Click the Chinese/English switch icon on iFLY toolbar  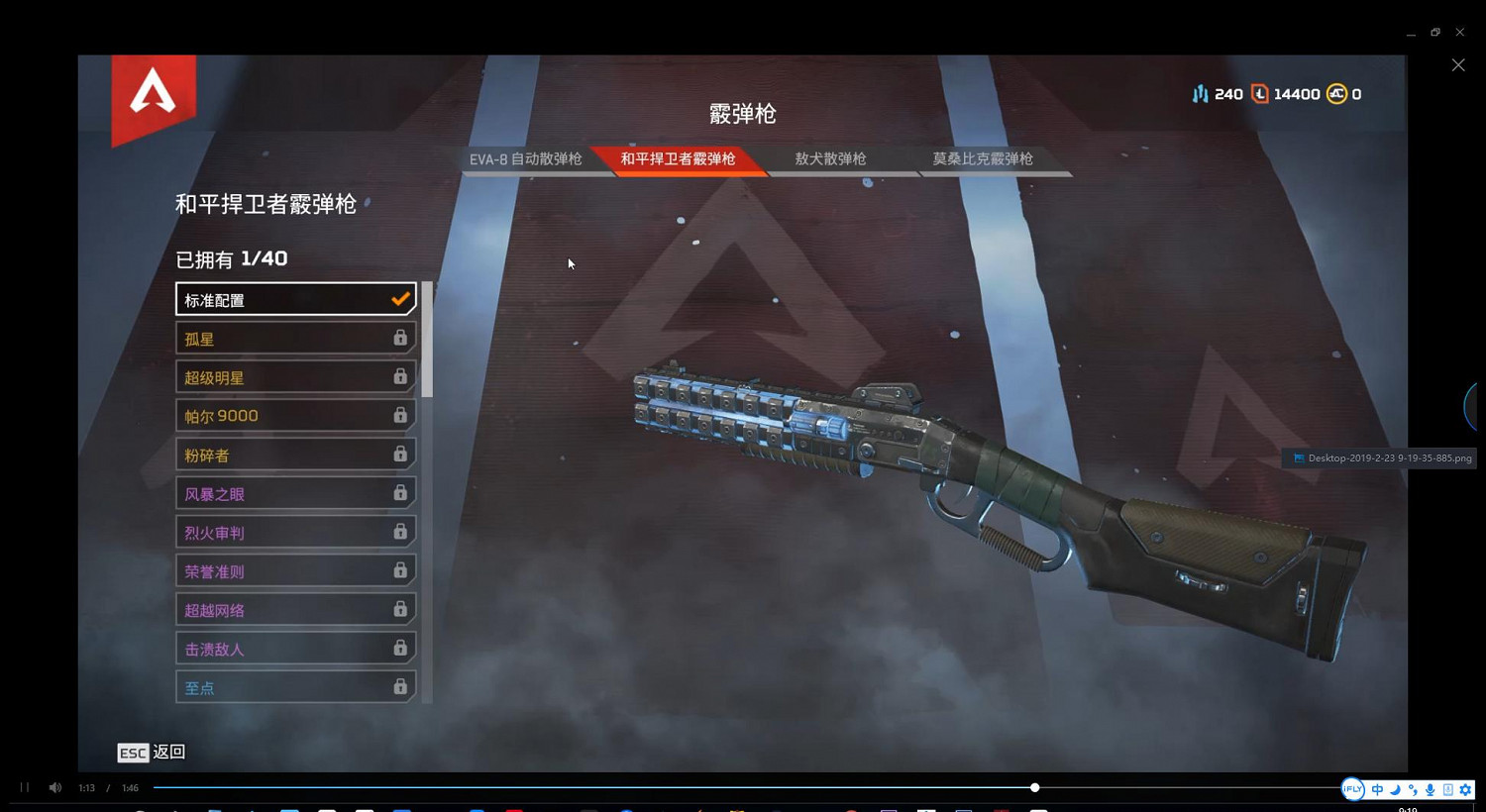coord(1377,789)
